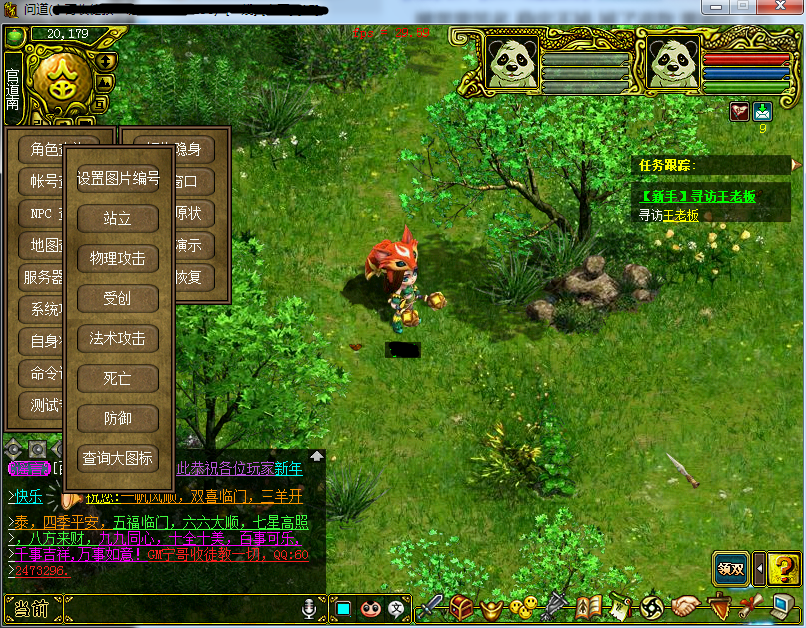806x628 pixels.
Task: Select the right panda portrait
Action: coord(672,62)
